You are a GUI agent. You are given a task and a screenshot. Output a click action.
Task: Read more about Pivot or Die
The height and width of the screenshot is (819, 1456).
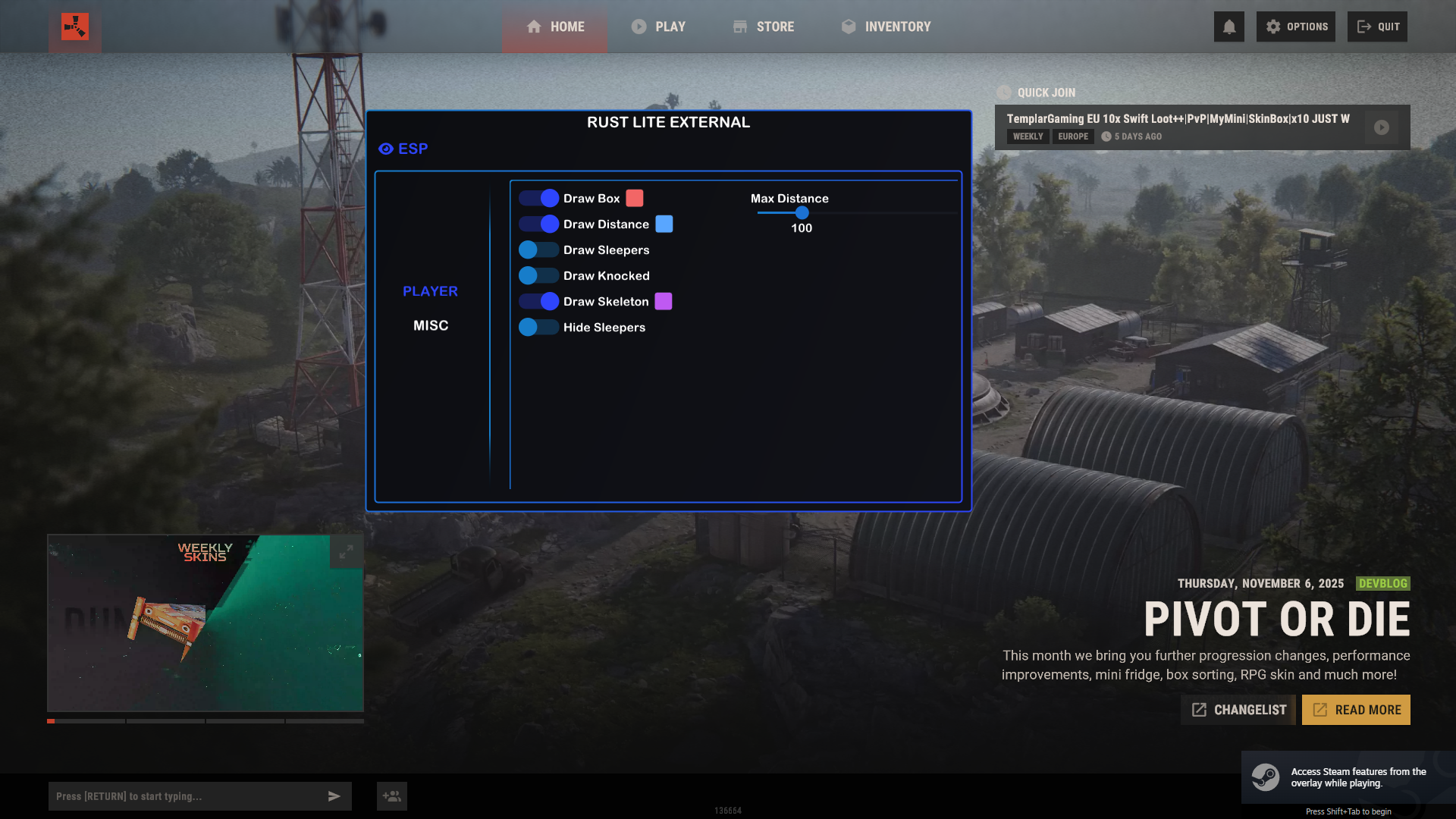pyautogui.click(x=1356, y=710)
